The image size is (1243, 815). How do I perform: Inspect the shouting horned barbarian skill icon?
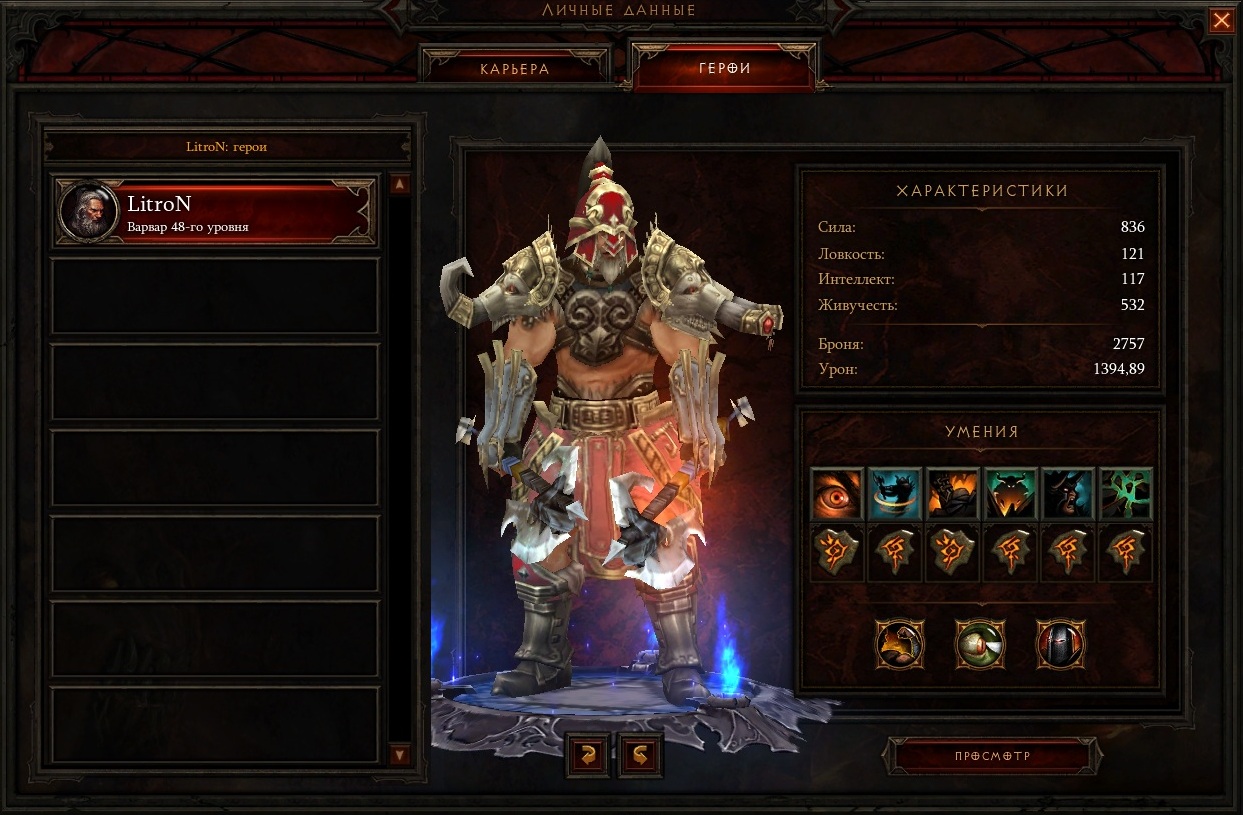click(x=1068, y=493)
